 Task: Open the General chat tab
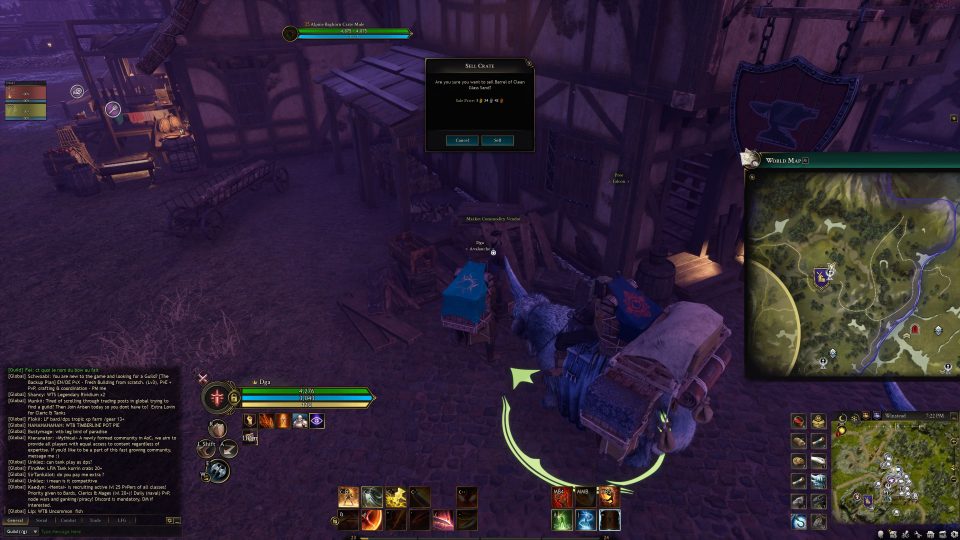pyautogui.click(x=16, y=520)
